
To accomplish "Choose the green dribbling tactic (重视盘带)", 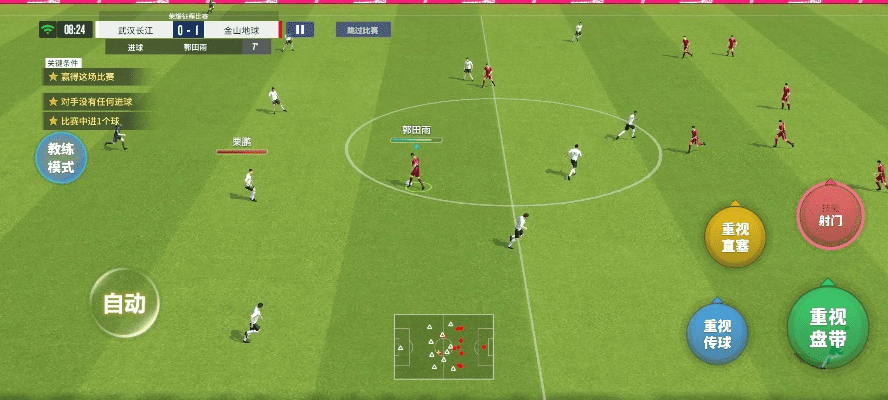I will (828, 325).
